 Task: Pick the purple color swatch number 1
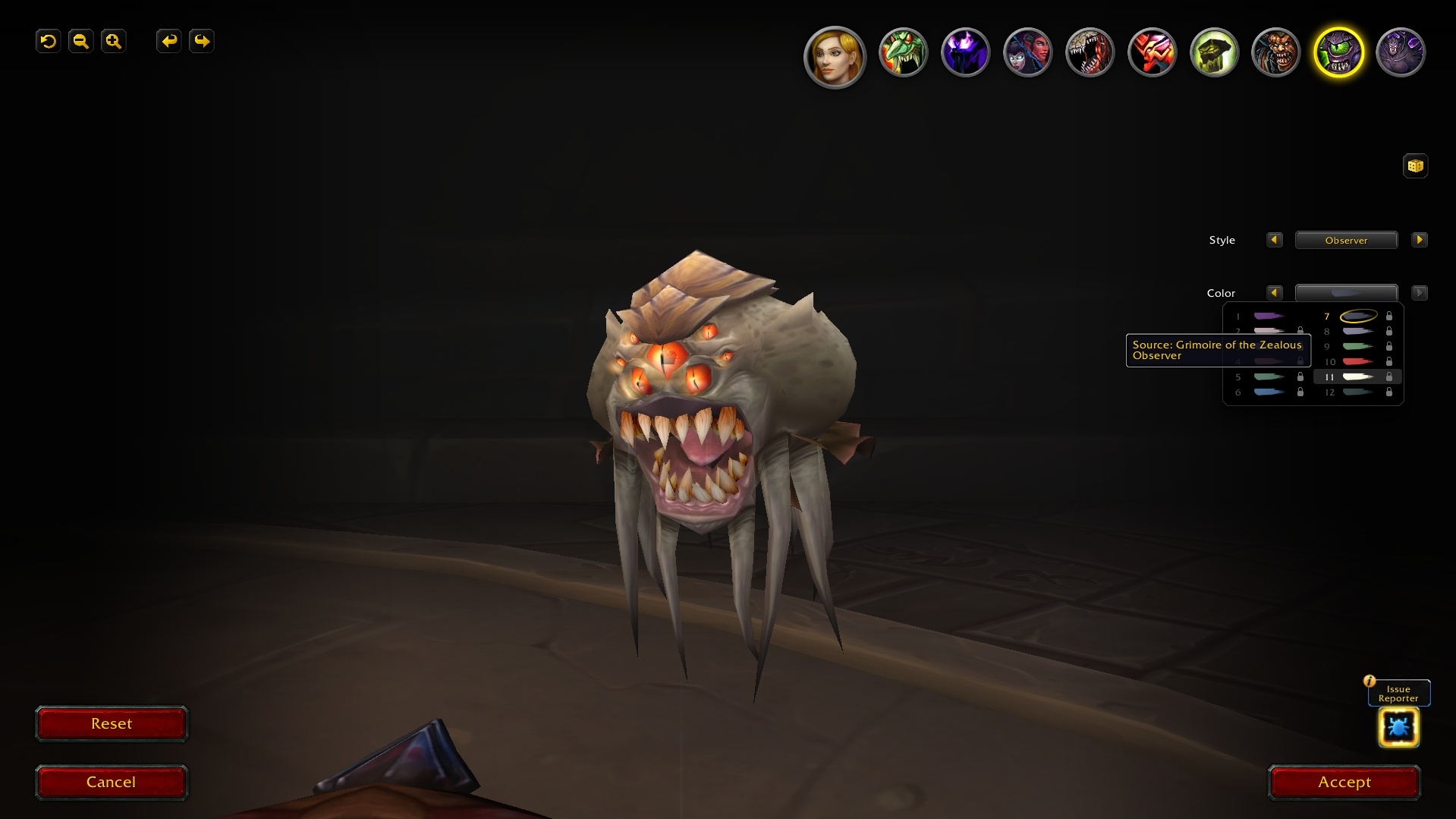pos(1268,316)
